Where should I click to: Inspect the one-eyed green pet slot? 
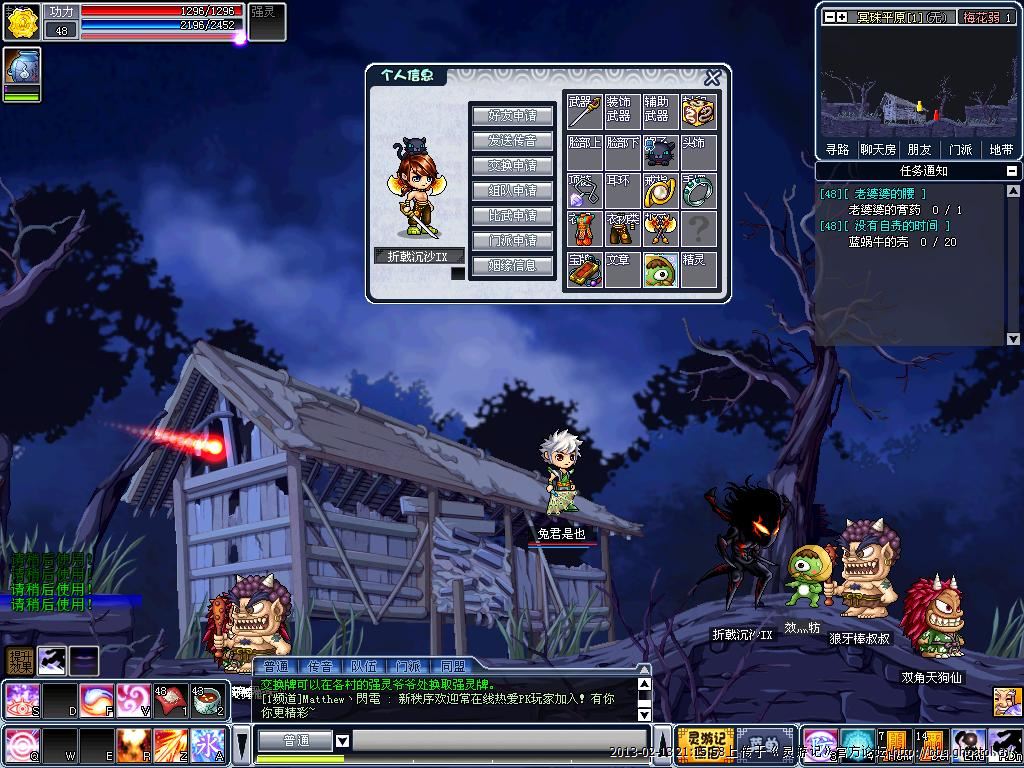[660, 270]
